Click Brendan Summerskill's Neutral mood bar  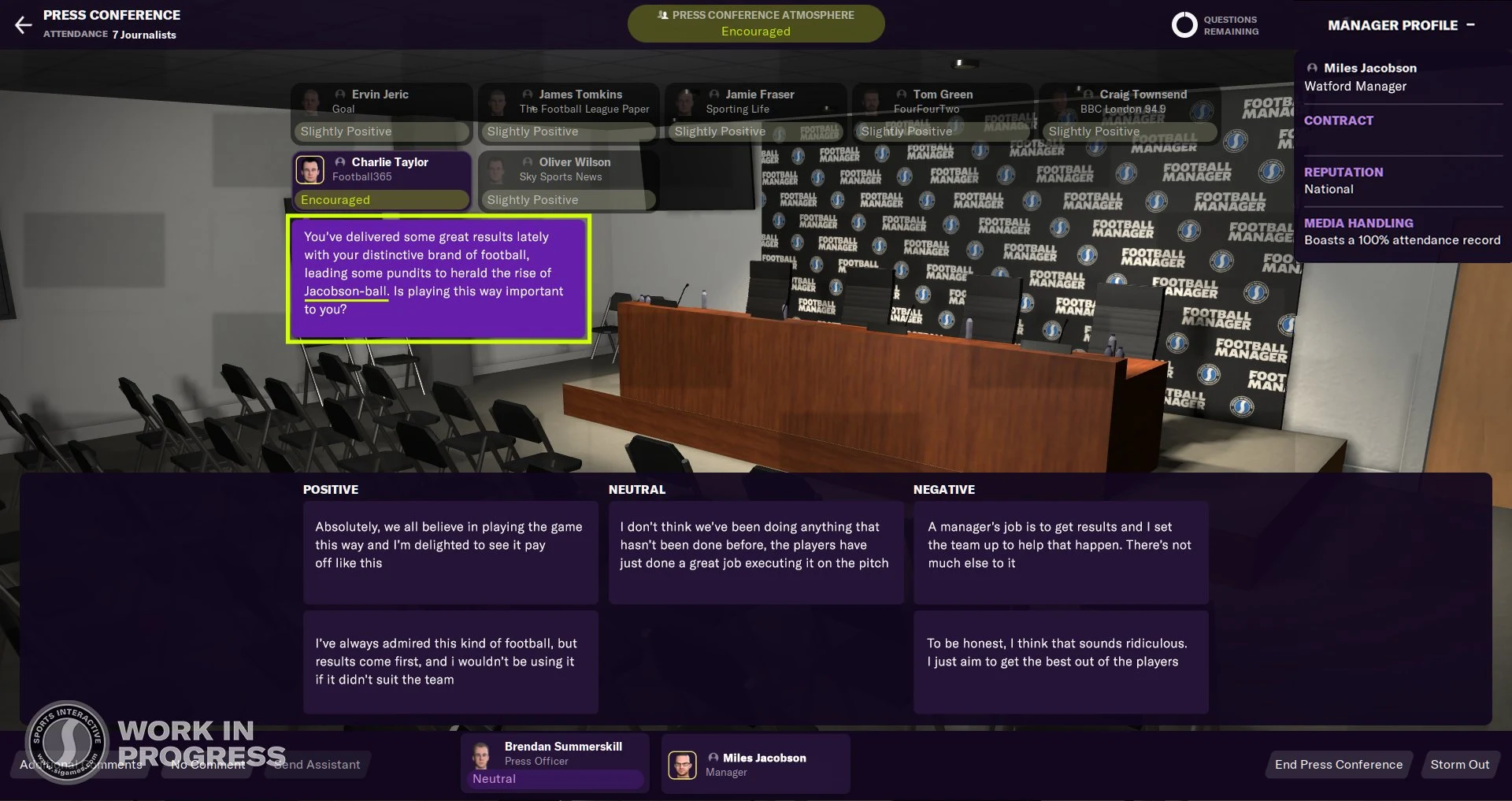554,778
